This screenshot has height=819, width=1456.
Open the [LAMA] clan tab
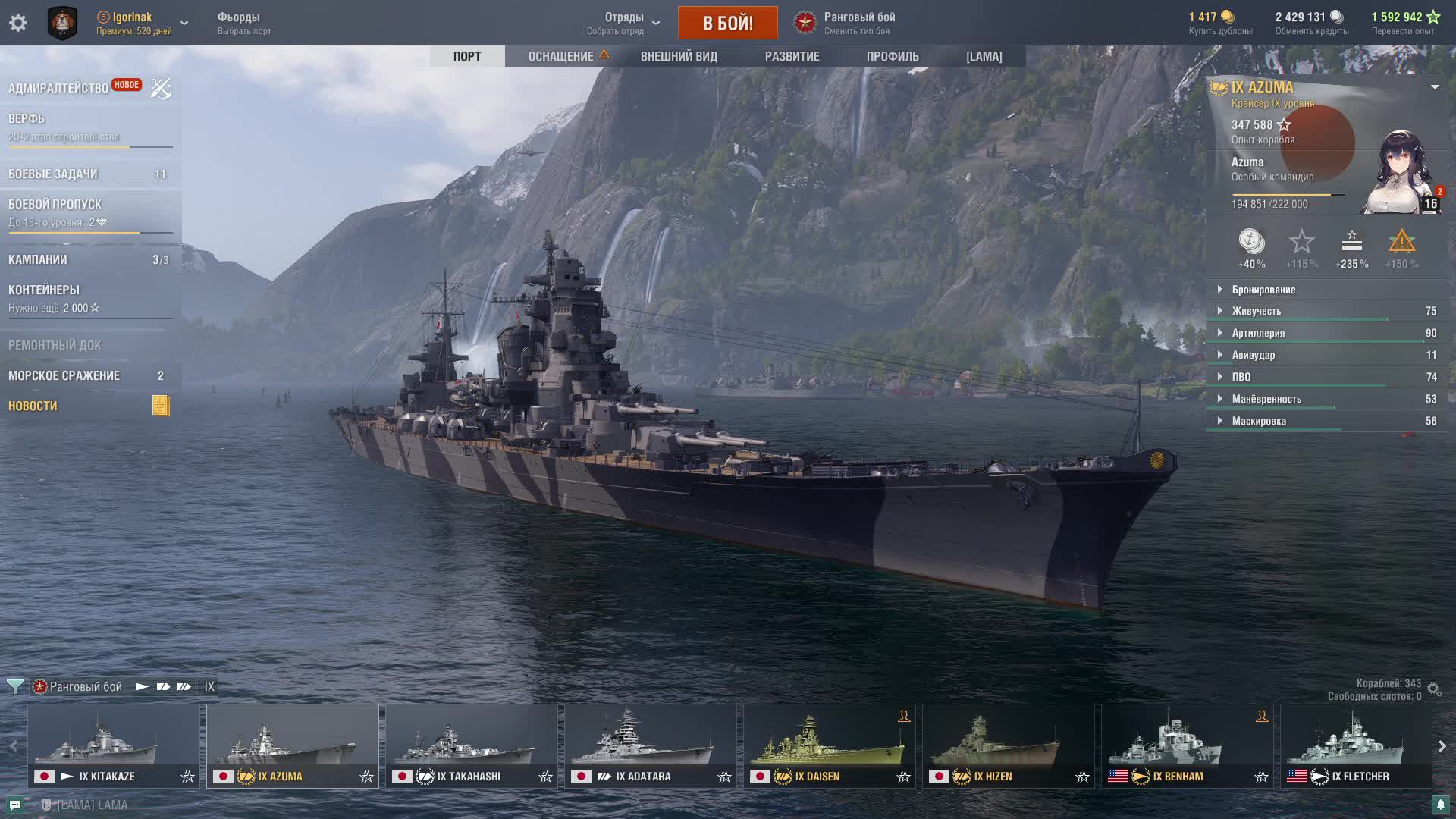984,56
